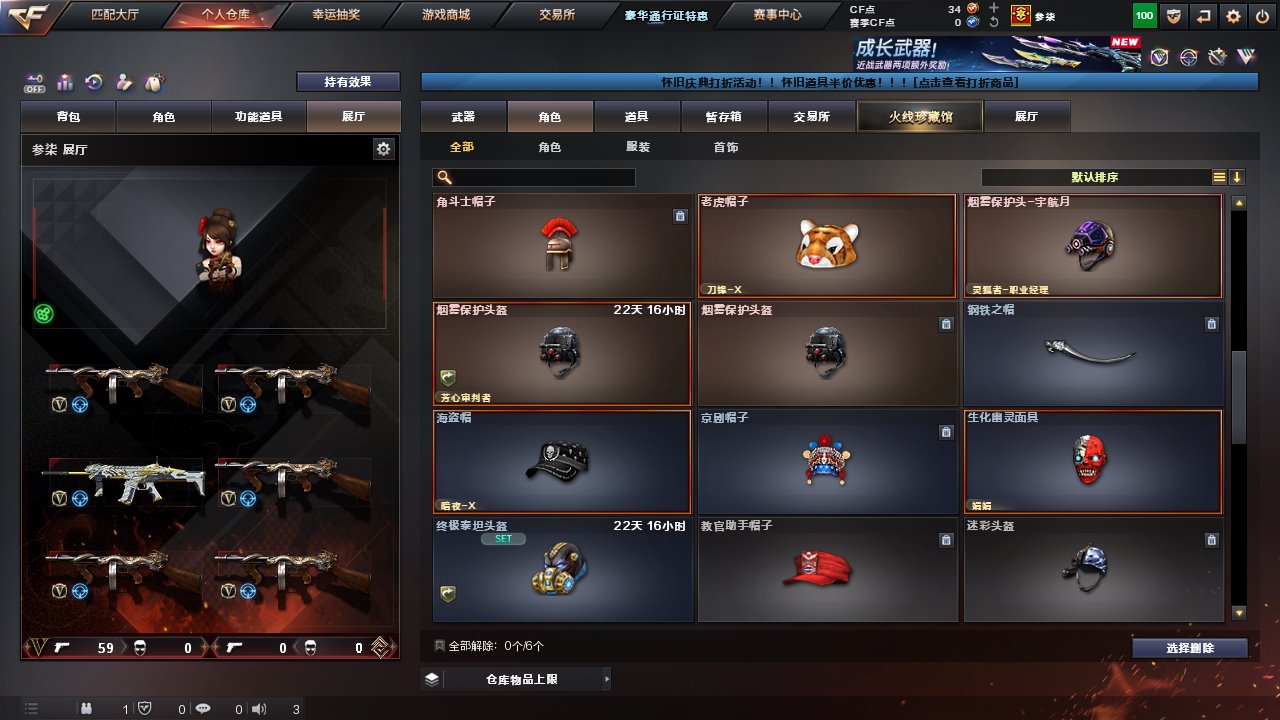Open the 默认排序 sort dropdown
Screen dimensions: 1280x720
pos(1095,177)
